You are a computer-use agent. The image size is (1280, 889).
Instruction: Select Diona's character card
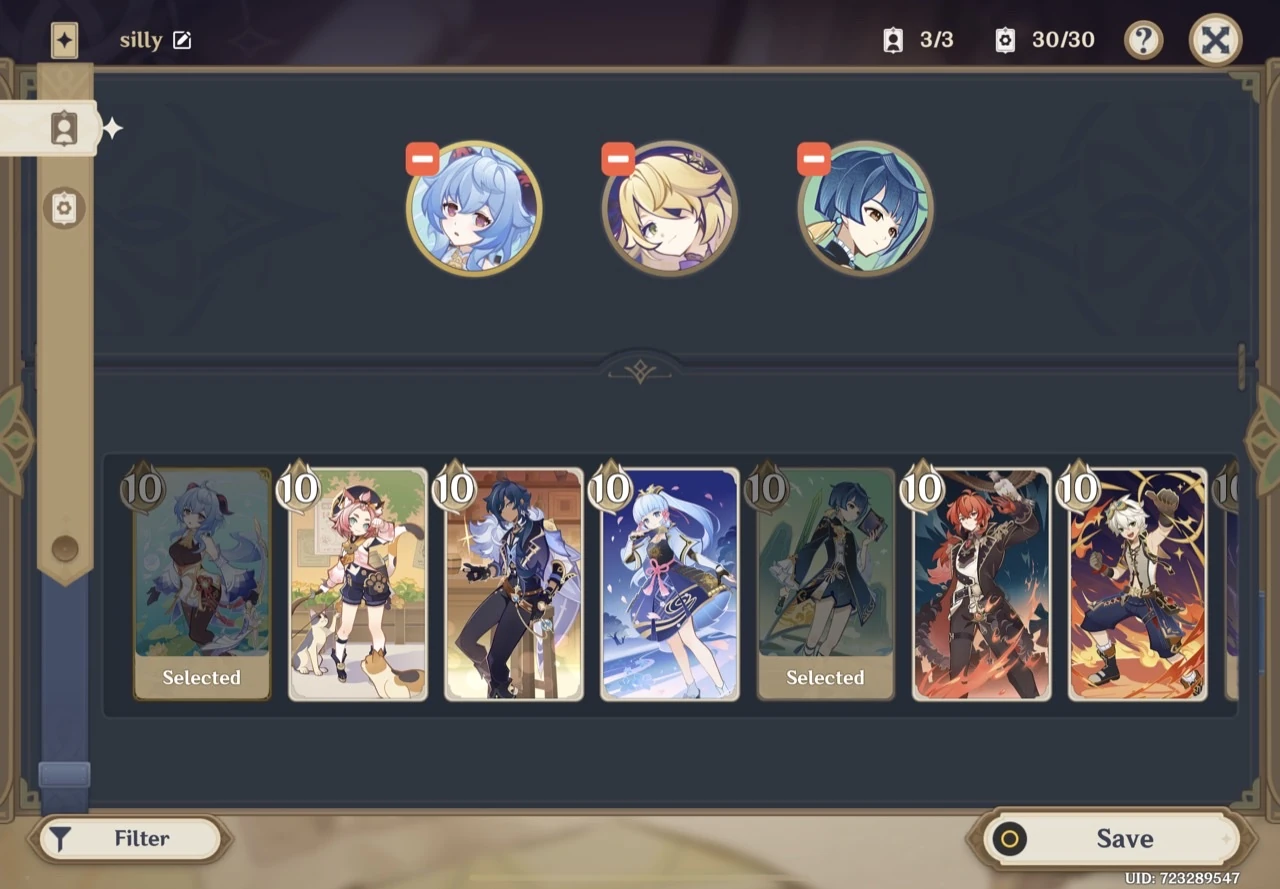tap(357, 580)
